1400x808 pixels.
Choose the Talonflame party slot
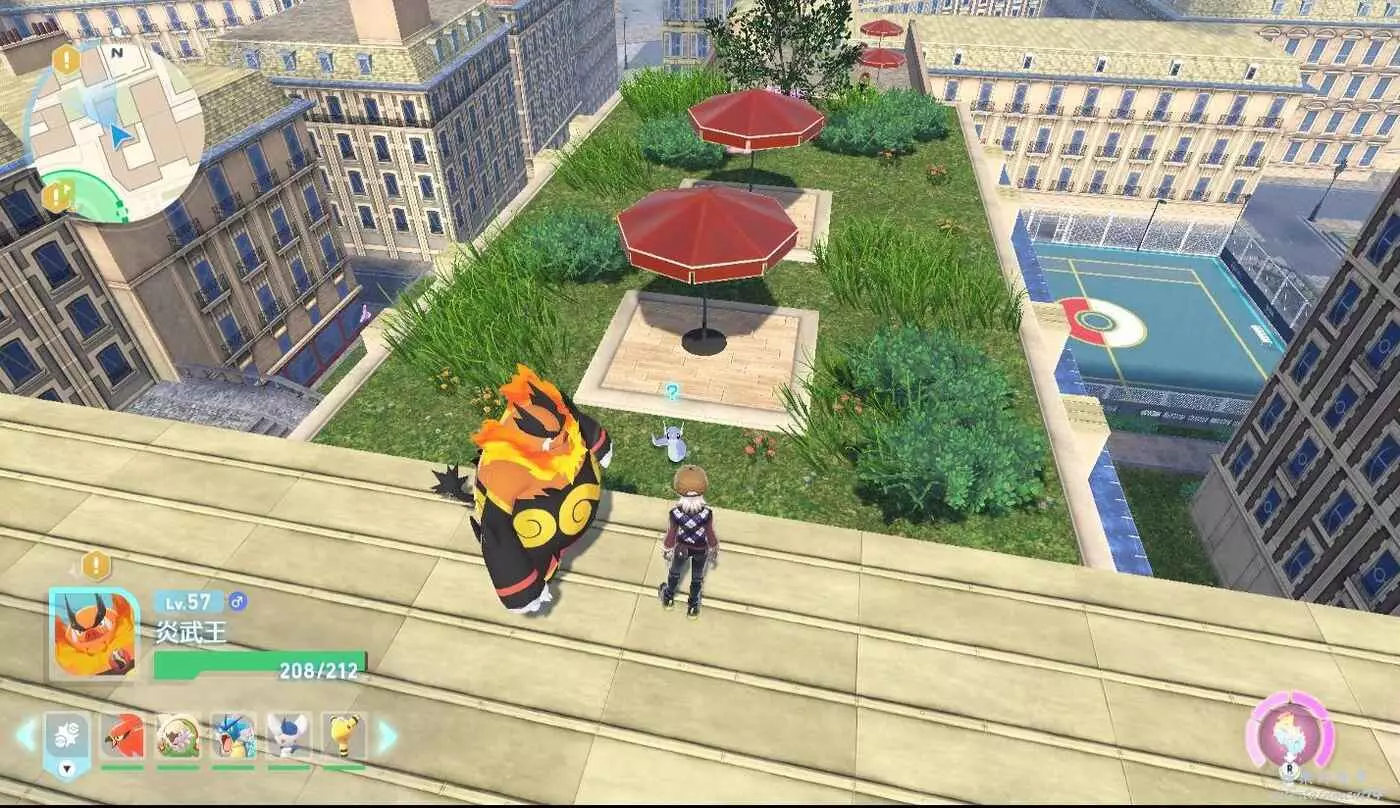tap(123, 737)
